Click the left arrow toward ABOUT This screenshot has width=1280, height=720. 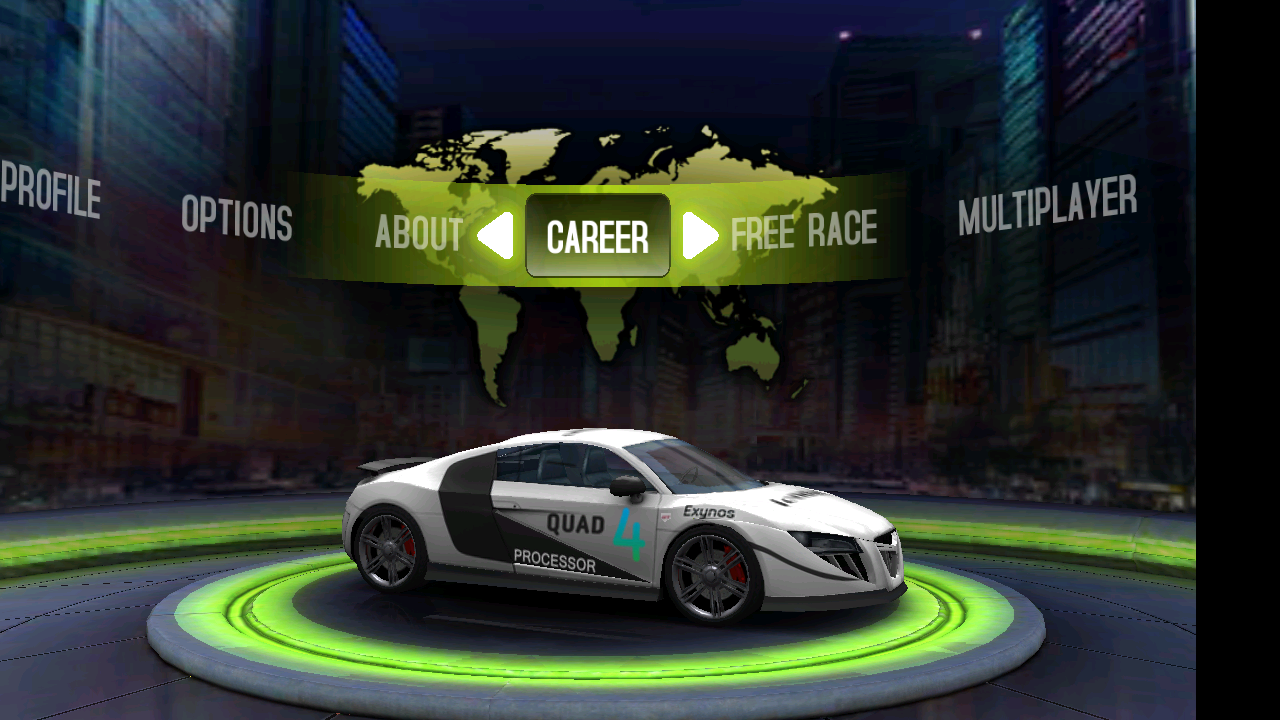(497, 235)
